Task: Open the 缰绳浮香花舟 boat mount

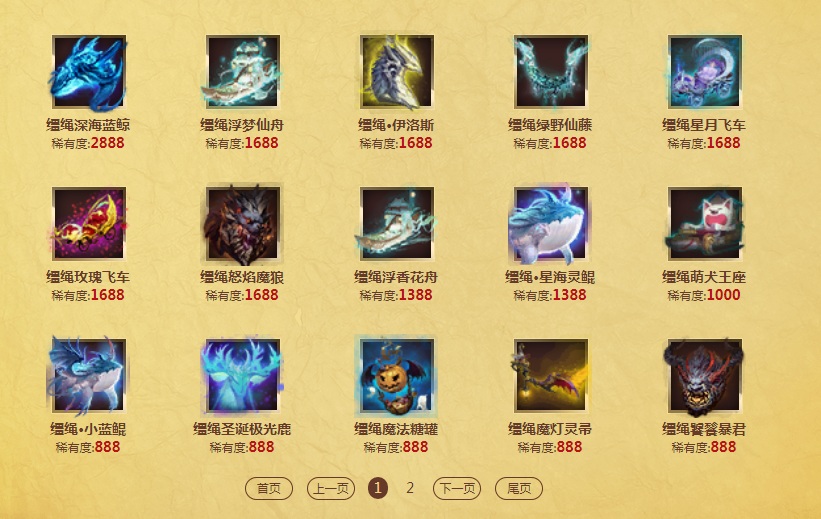Action: point(397,223)
